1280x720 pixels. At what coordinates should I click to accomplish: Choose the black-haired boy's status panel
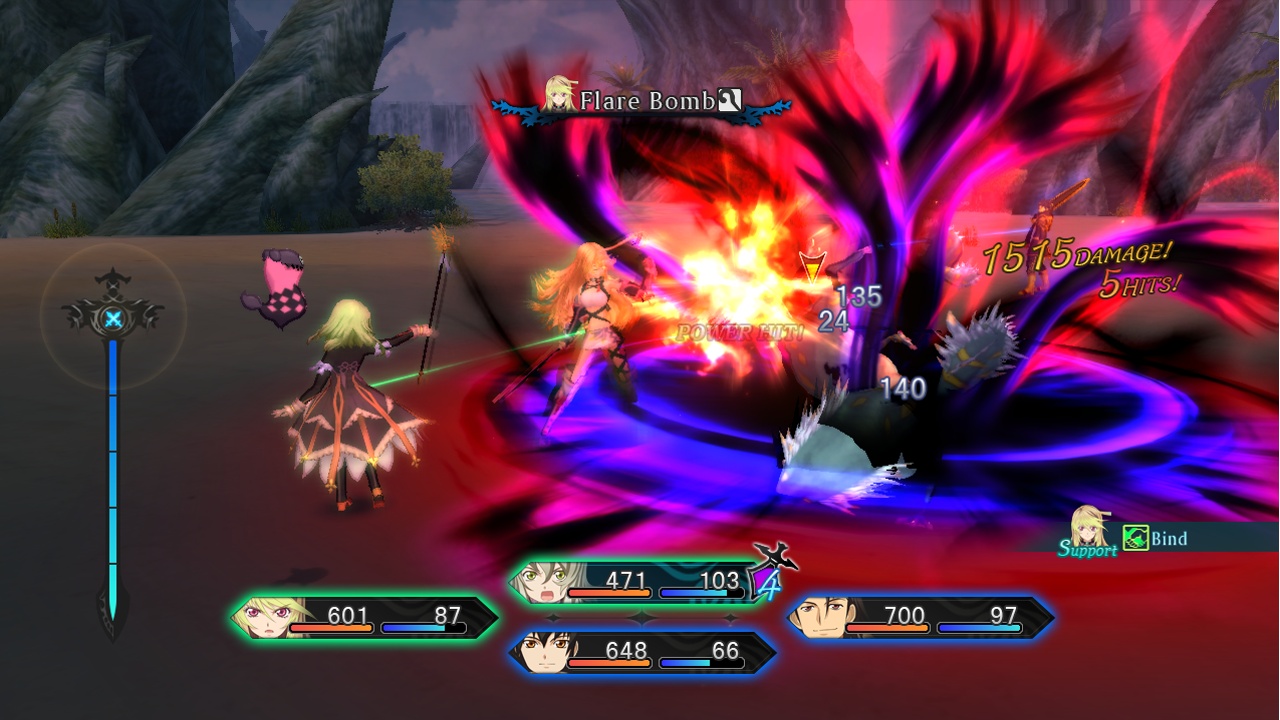642,653
